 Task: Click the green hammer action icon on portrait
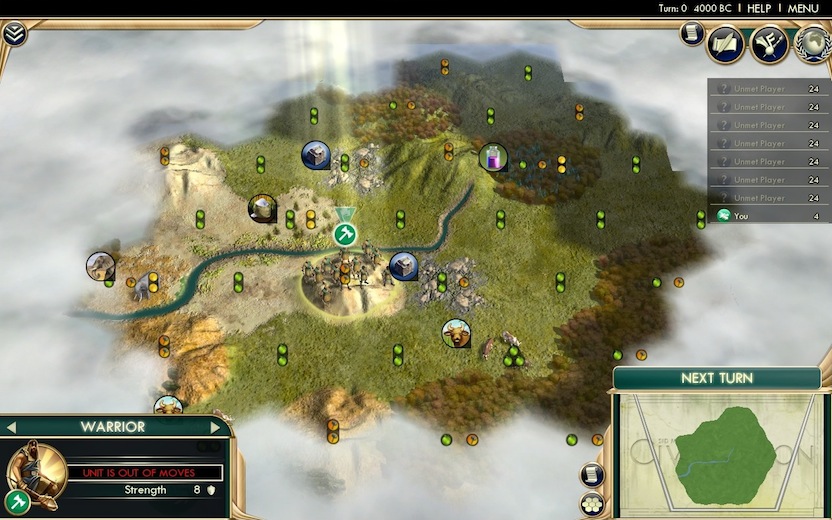(16, 501)
